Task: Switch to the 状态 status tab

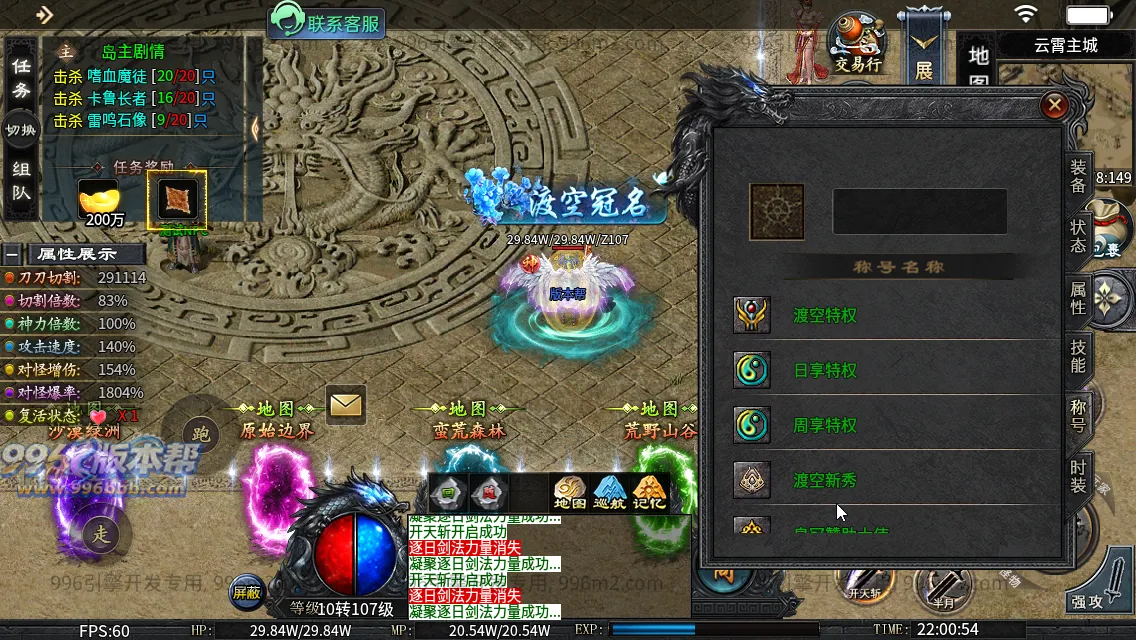Action: [1078, 236]
